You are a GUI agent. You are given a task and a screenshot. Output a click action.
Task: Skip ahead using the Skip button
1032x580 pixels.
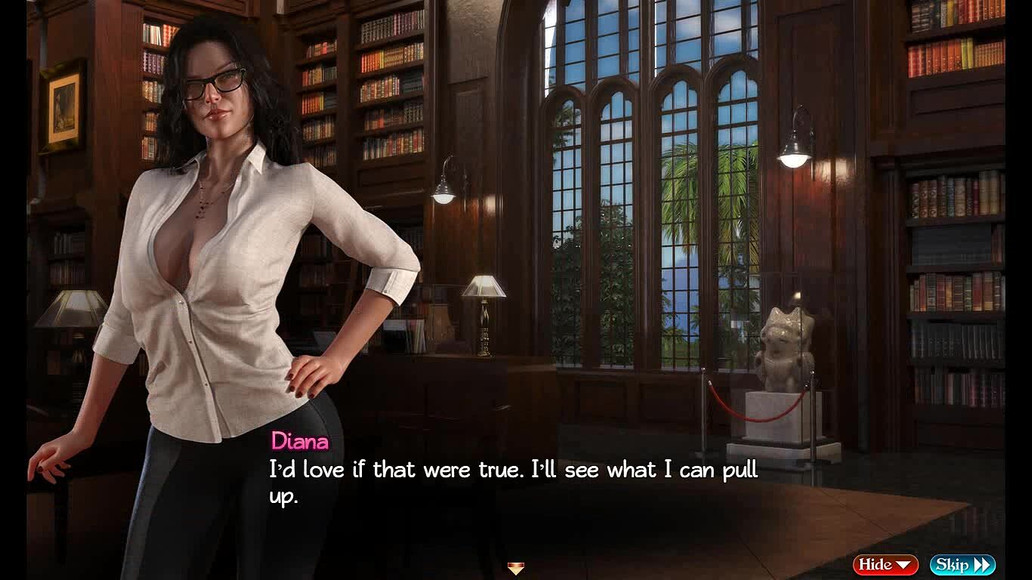pos(962,565)
